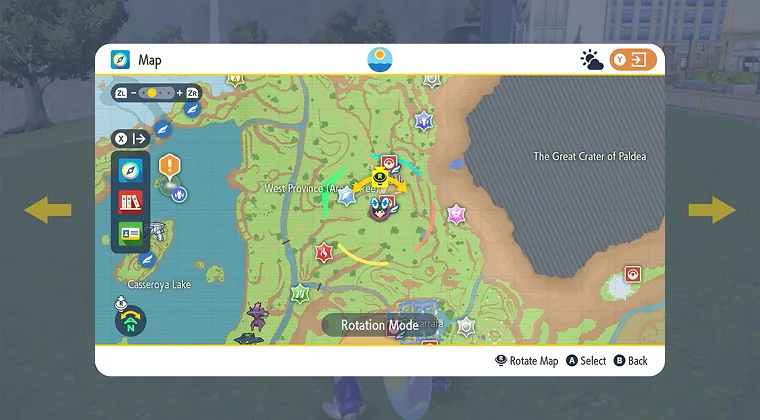Select the pink star badge map marker

coord(456,213)
